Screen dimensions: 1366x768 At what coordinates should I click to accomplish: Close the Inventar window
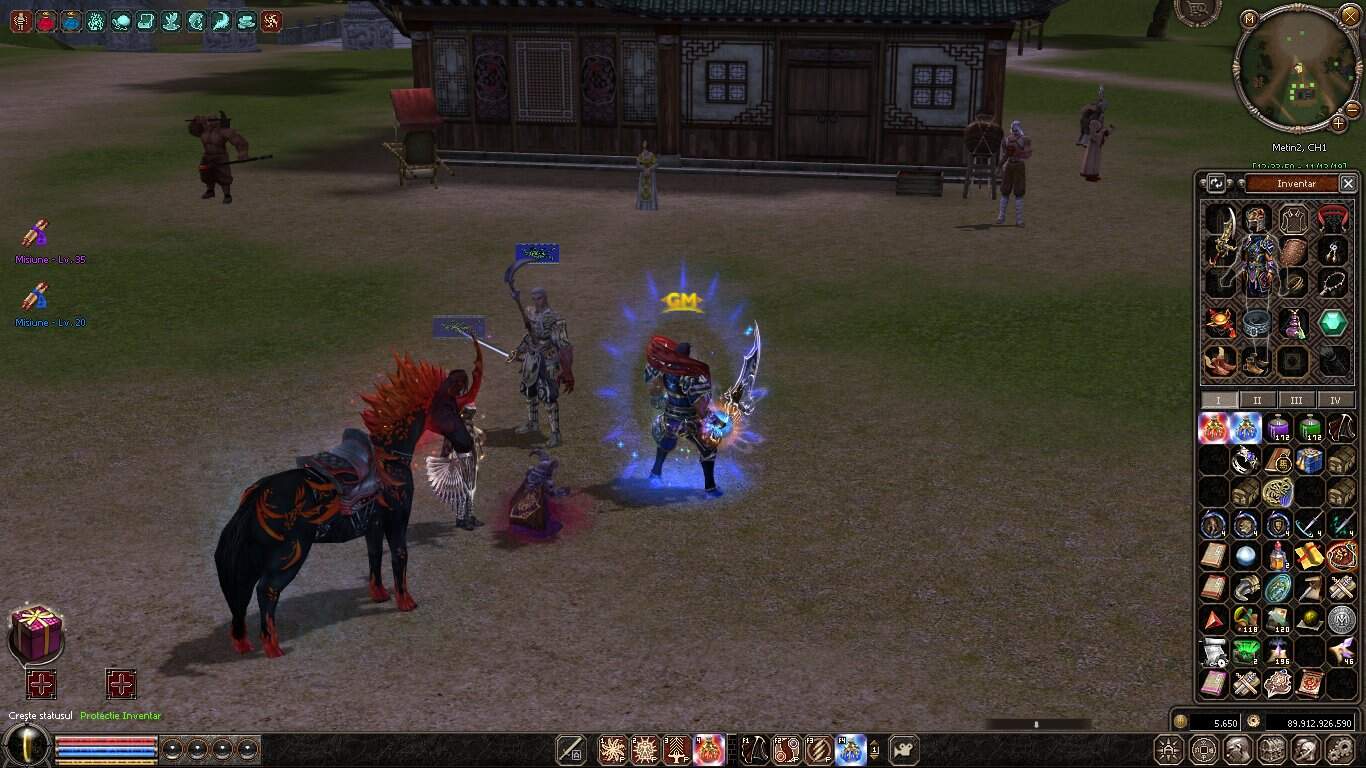point(1348,184)
